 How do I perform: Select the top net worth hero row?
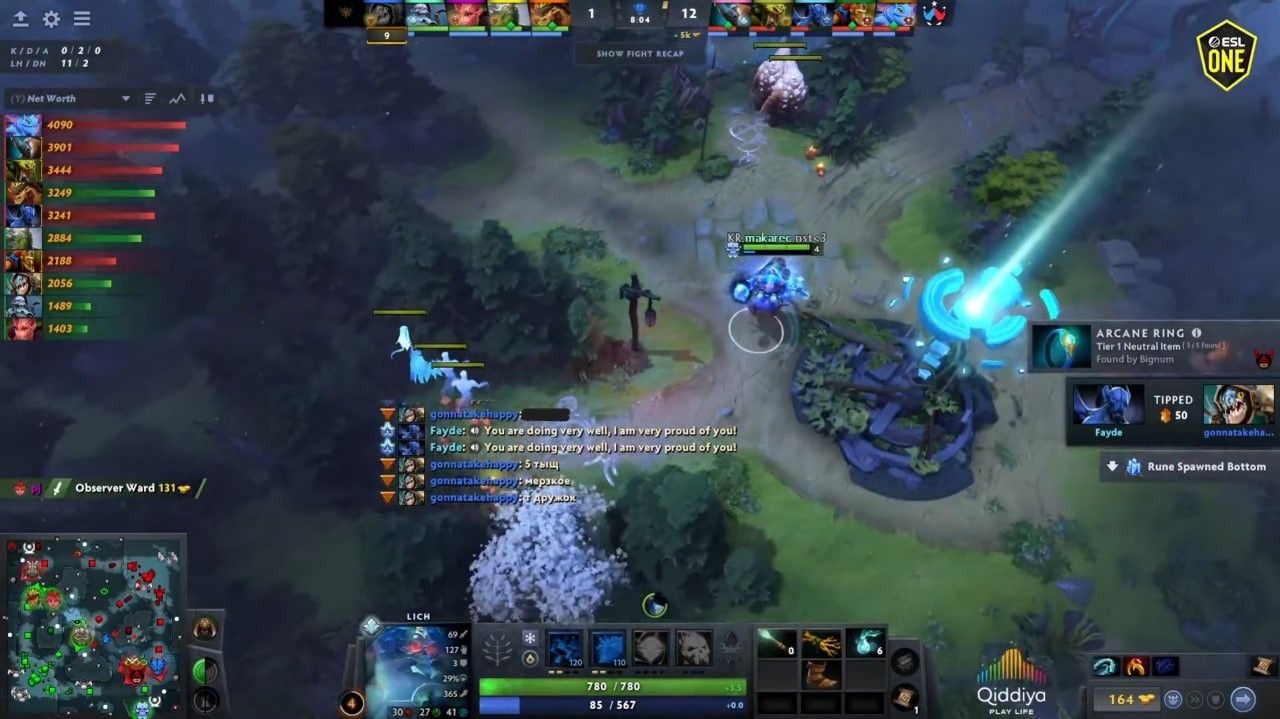[95, 125]
